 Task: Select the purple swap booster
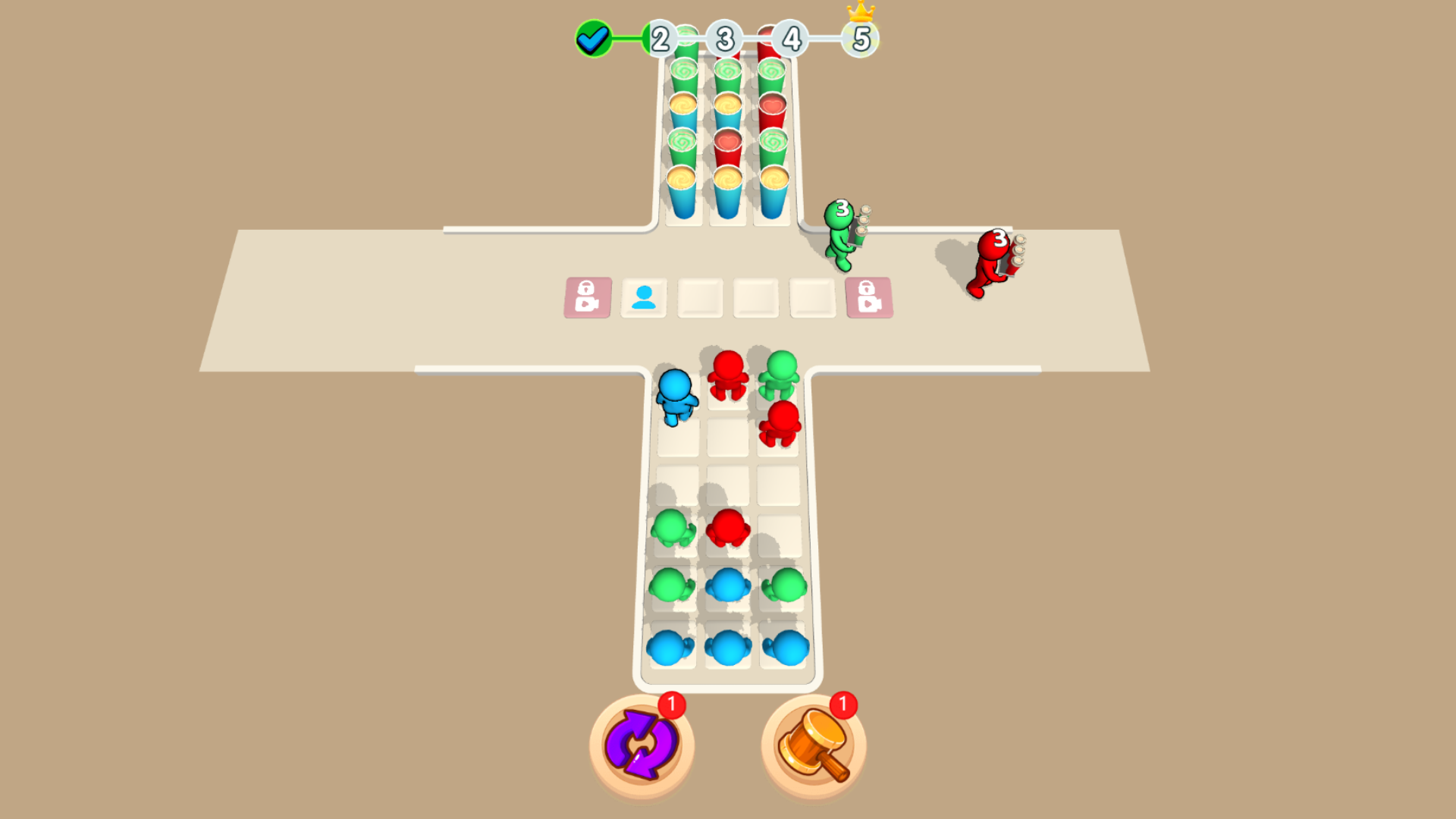(x=641, y=745)
